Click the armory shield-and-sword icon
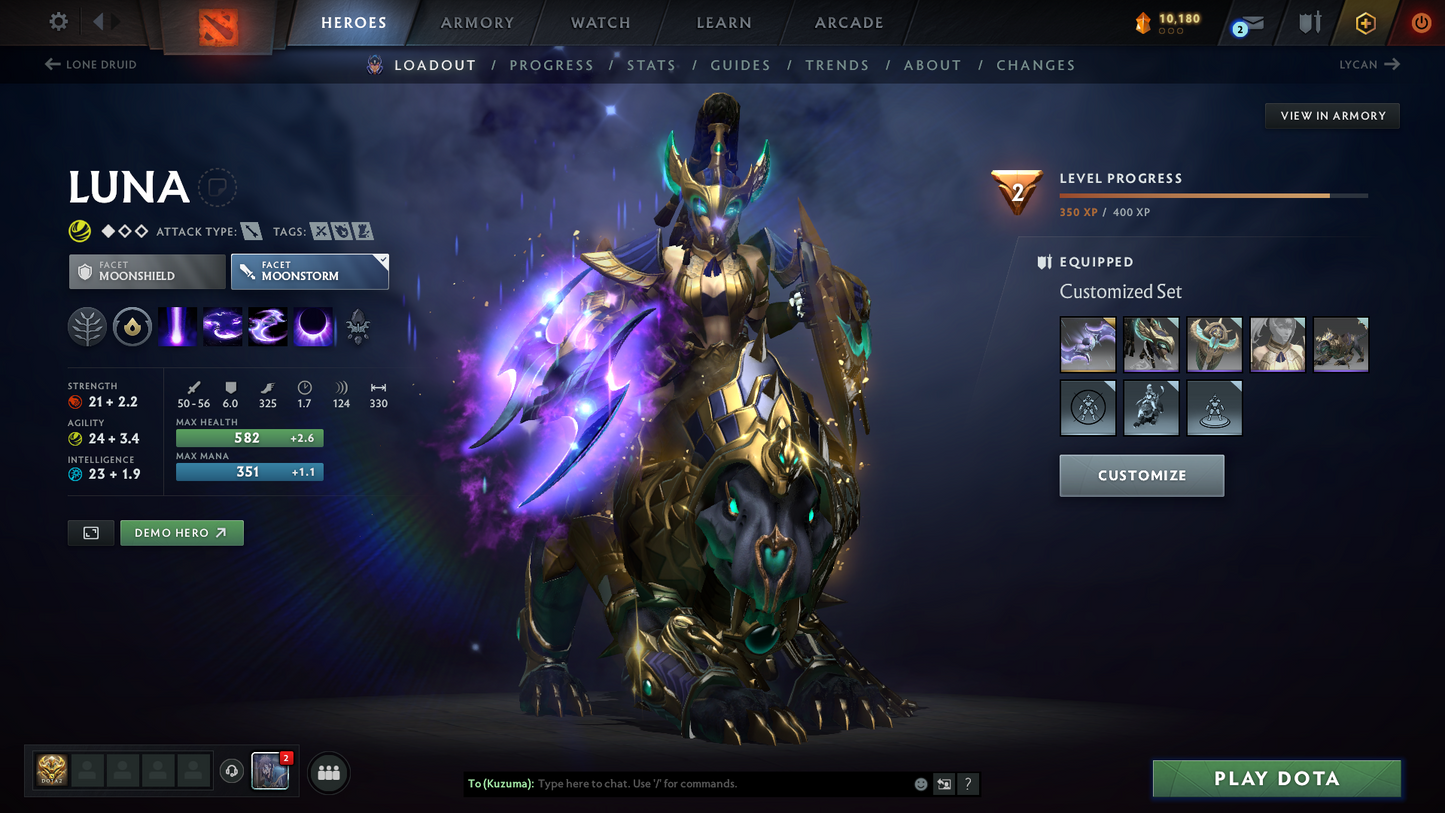This screenshot has height=813, width=1445. pyautogui.click(x=1308, y=23)
